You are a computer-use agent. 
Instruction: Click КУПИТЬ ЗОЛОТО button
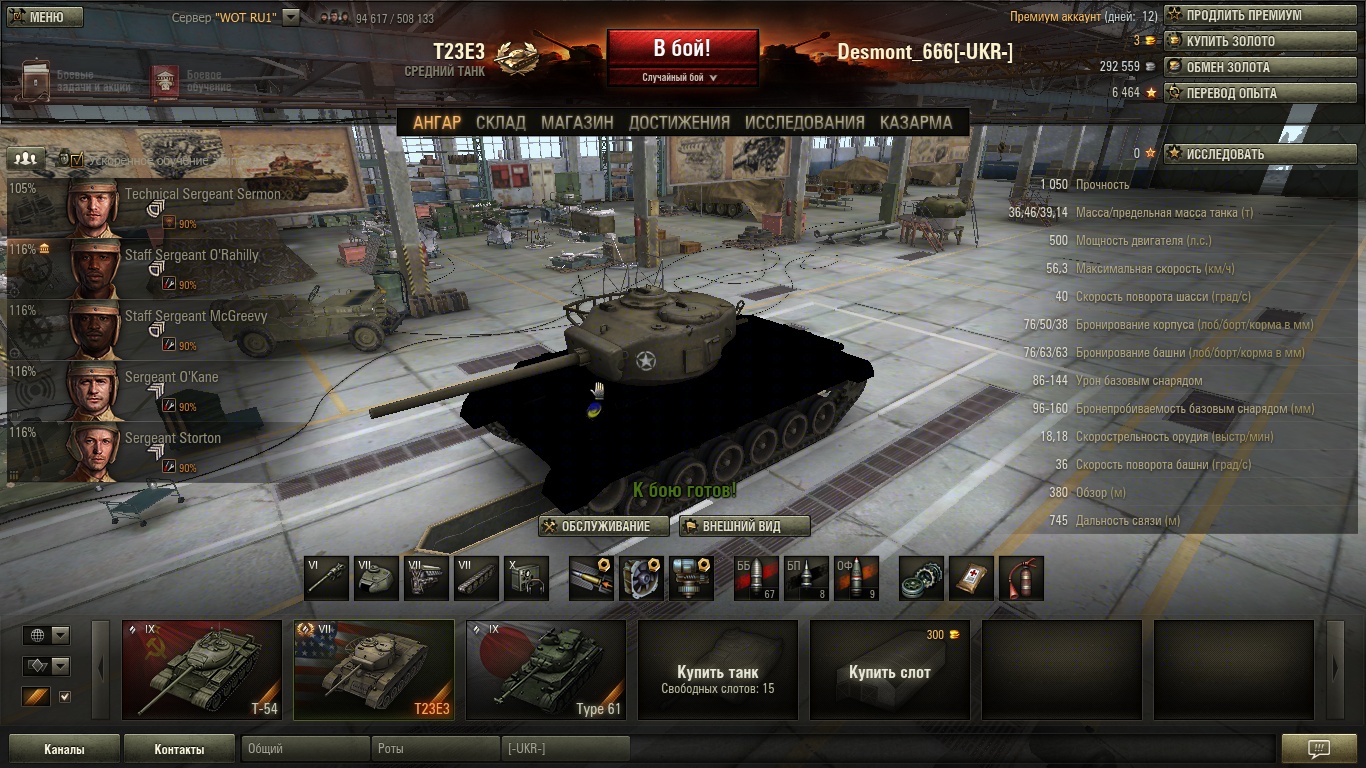coord(1260,42)
